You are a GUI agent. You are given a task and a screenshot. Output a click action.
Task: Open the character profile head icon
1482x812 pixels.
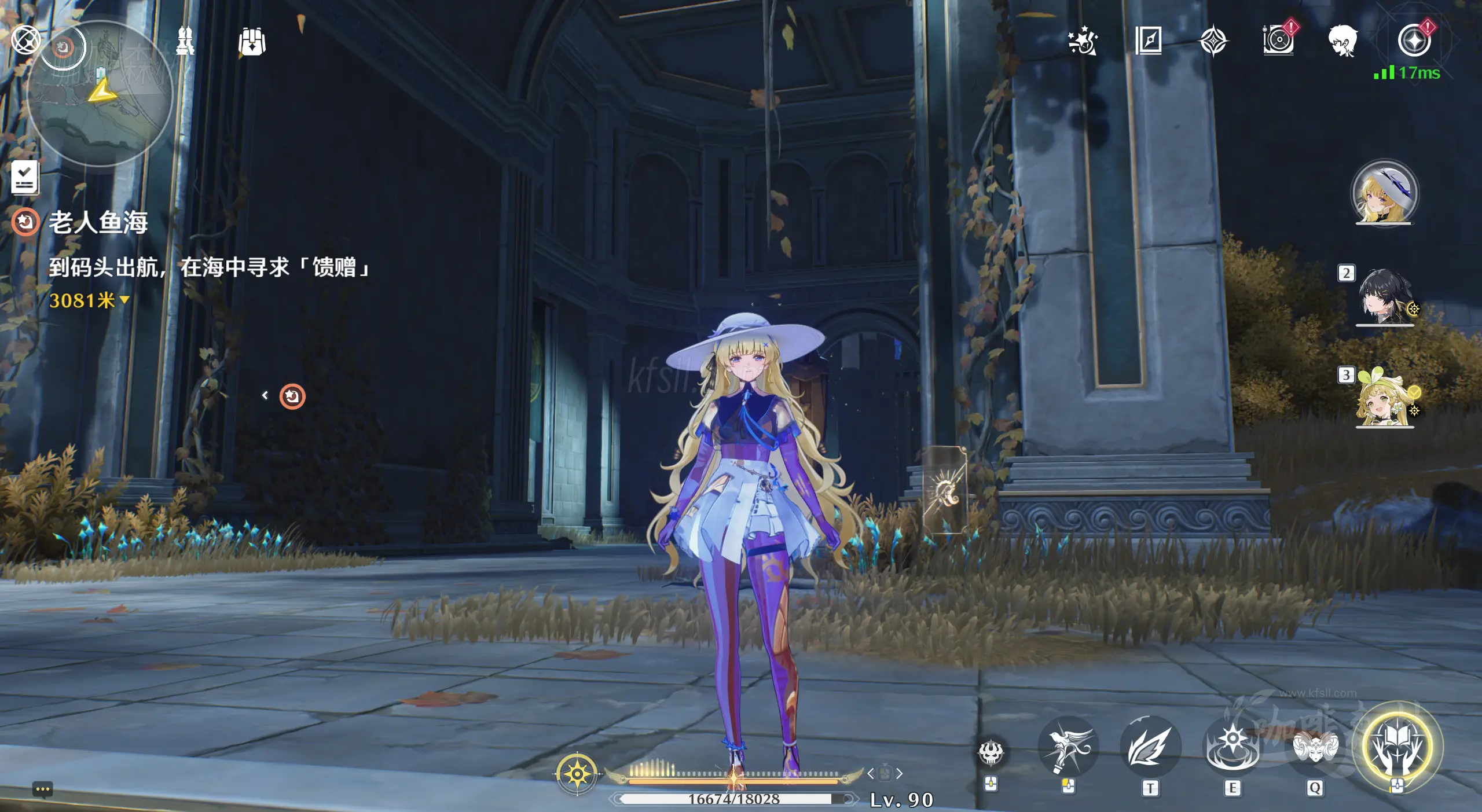point(1343,41)
